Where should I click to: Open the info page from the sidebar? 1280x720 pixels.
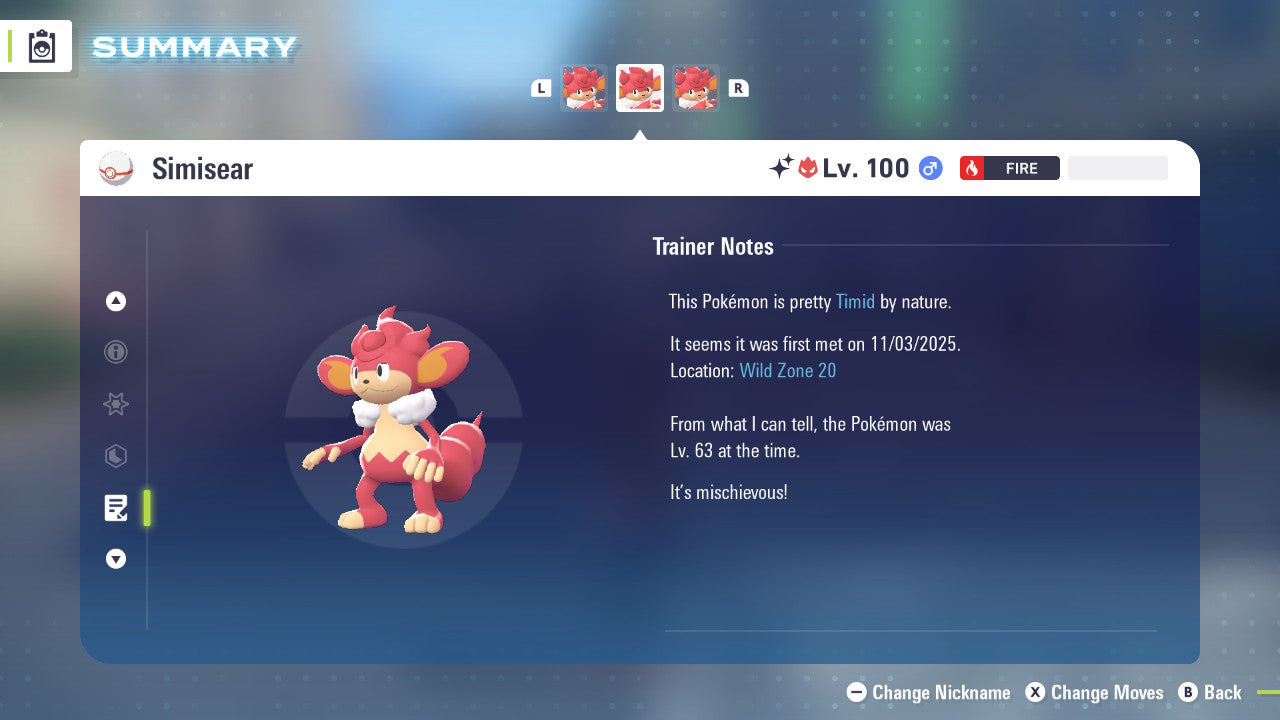(x=116, y=352)
